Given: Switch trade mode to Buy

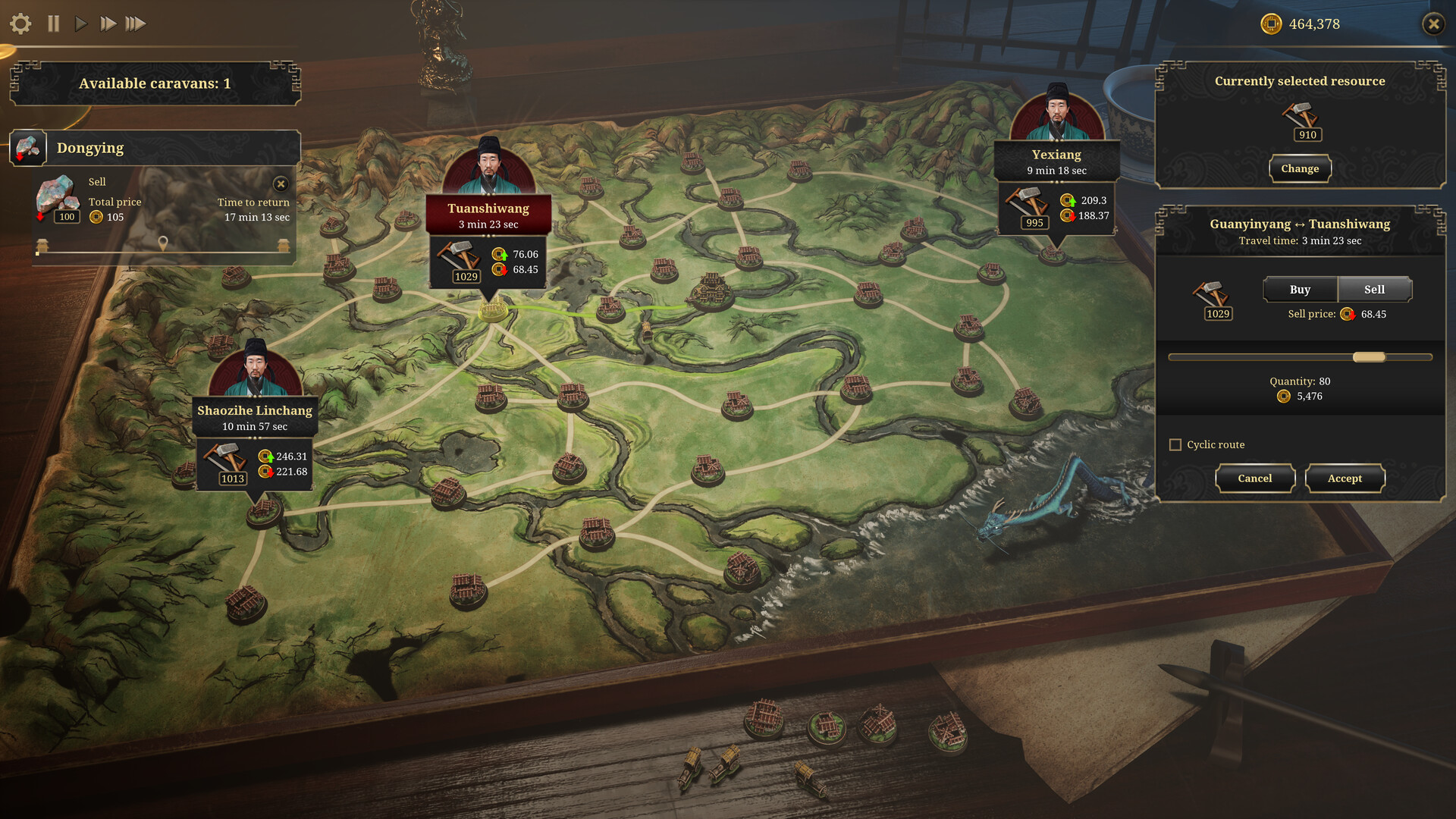Looking at the screenshot, I should click(1300, 289).
